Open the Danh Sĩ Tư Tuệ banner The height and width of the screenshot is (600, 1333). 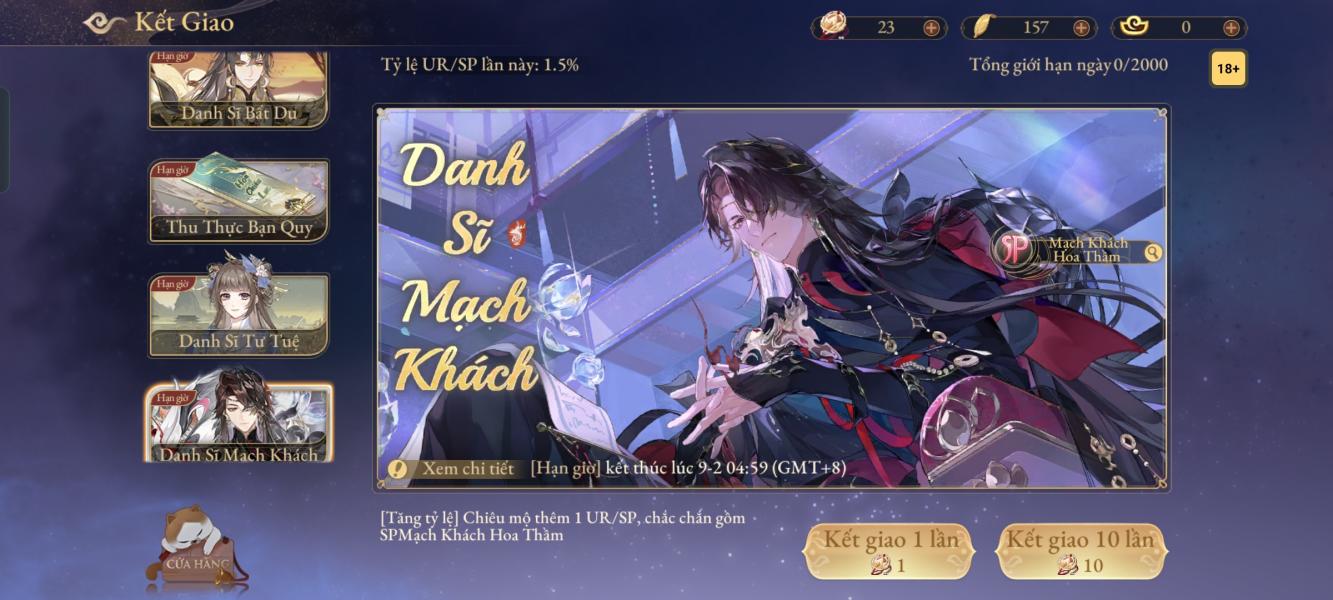(x=238, y=314)
